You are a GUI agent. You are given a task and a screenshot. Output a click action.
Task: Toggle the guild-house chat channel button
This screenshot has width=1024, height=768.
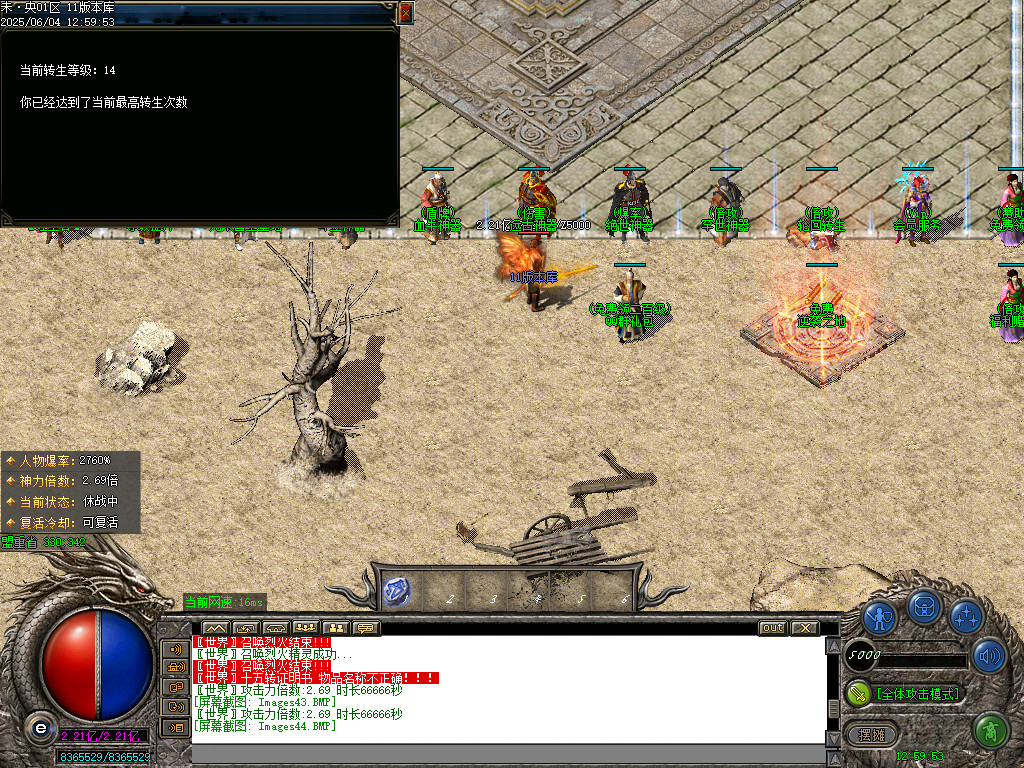175,668
